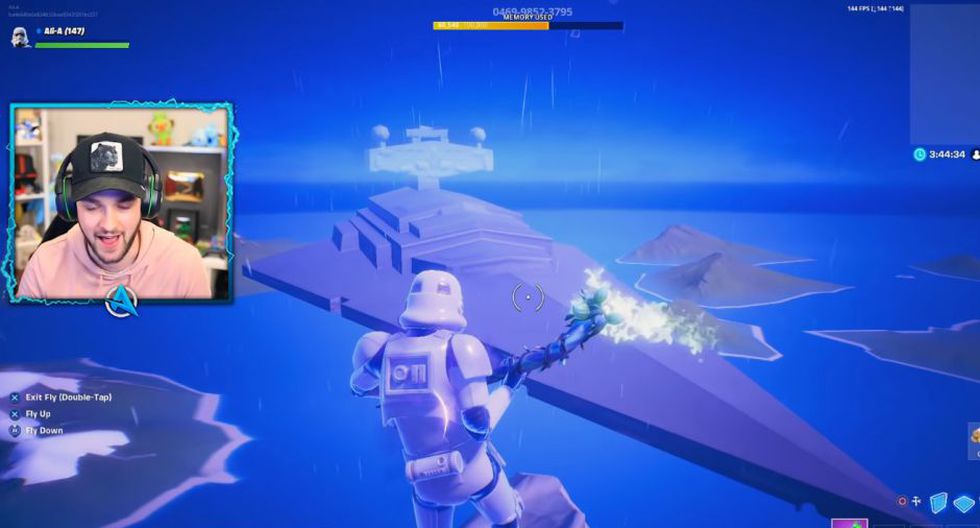Click the red circle trap icon
This screenshot has width=980, height=528.
(903, 501)
